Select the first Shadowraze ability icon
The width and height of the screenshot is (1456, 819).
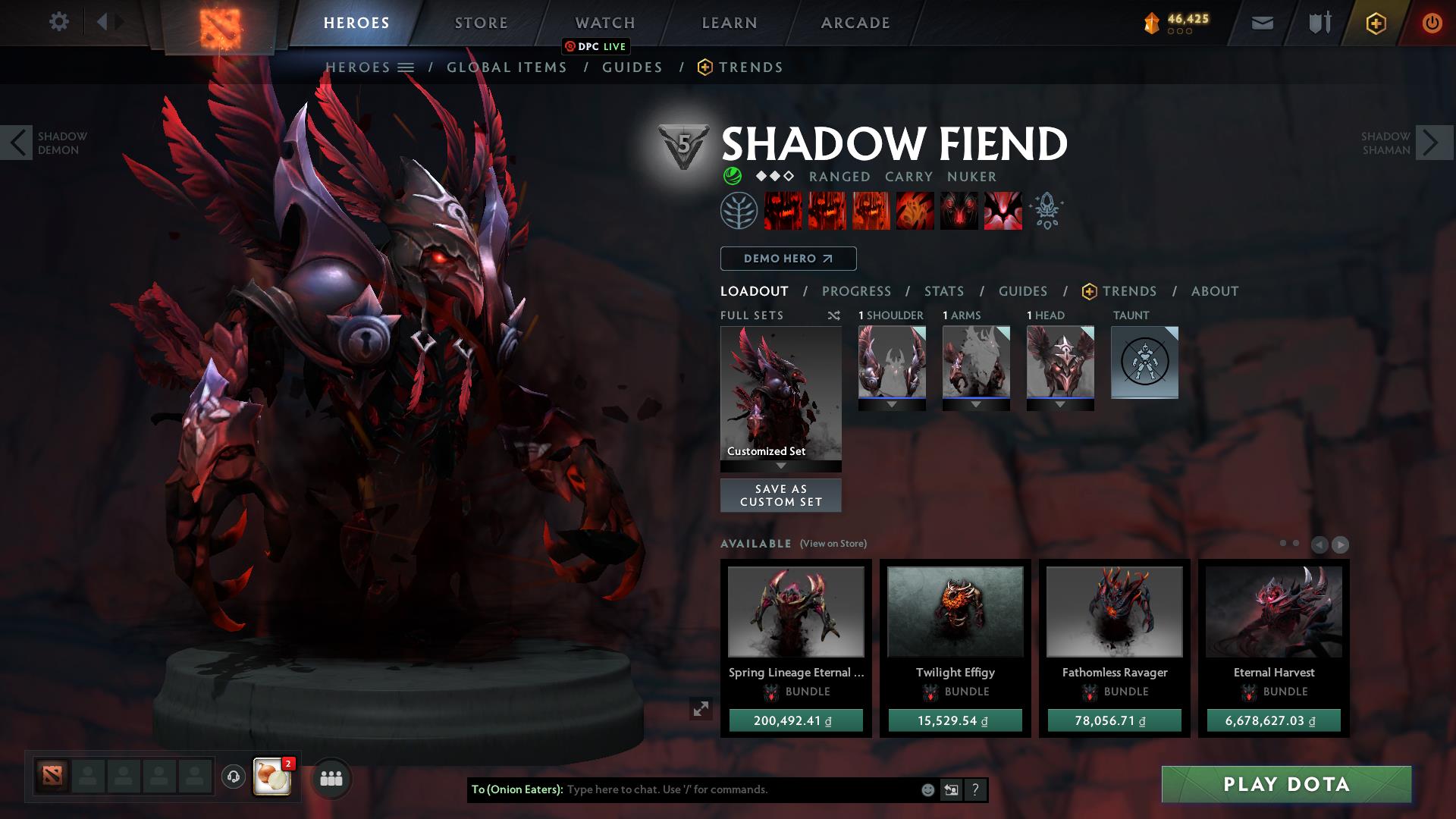(783, 211)
